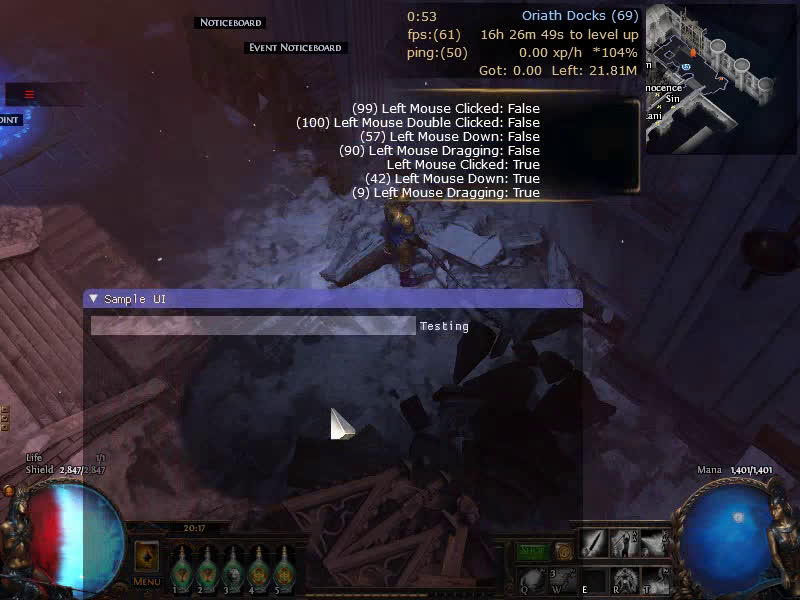Select the Noticeboard label
The width and height of the screenshot is (800, 600).
tap(230, 22)
